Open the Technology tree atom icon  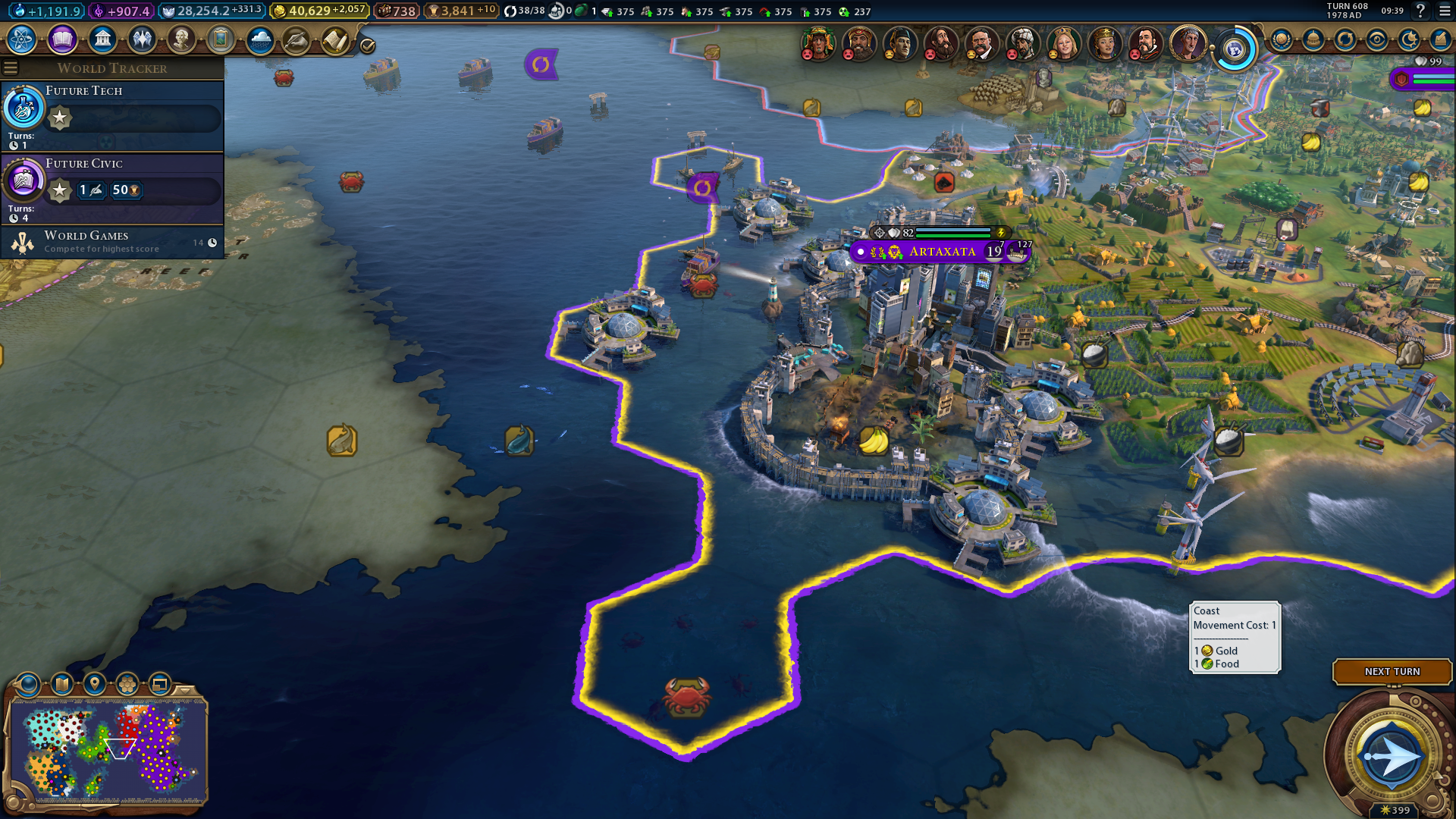pos(22,39)
